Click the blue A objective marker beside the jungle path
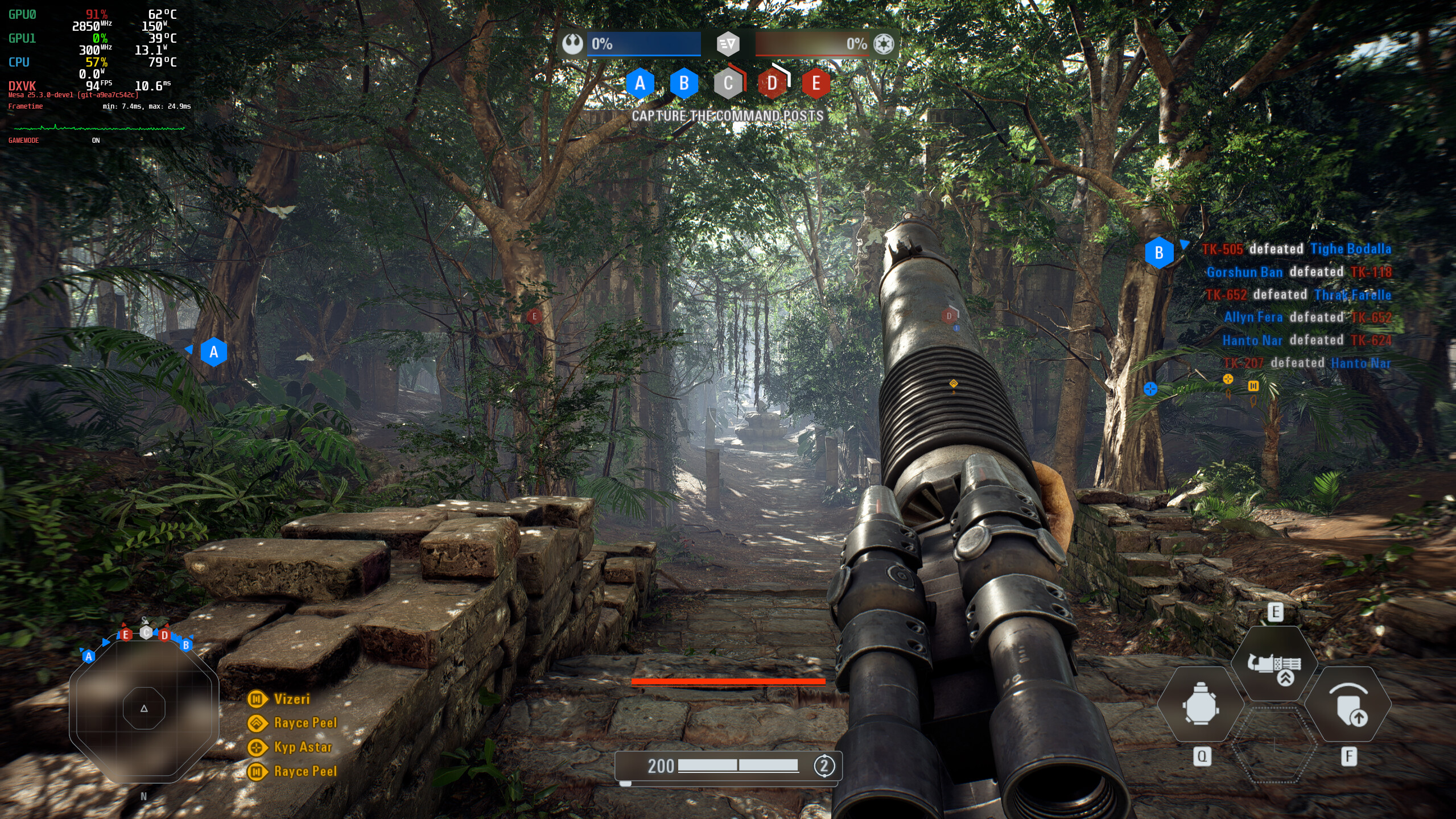This screenshot has width=1456, height=819. click(x=214, y=352)
